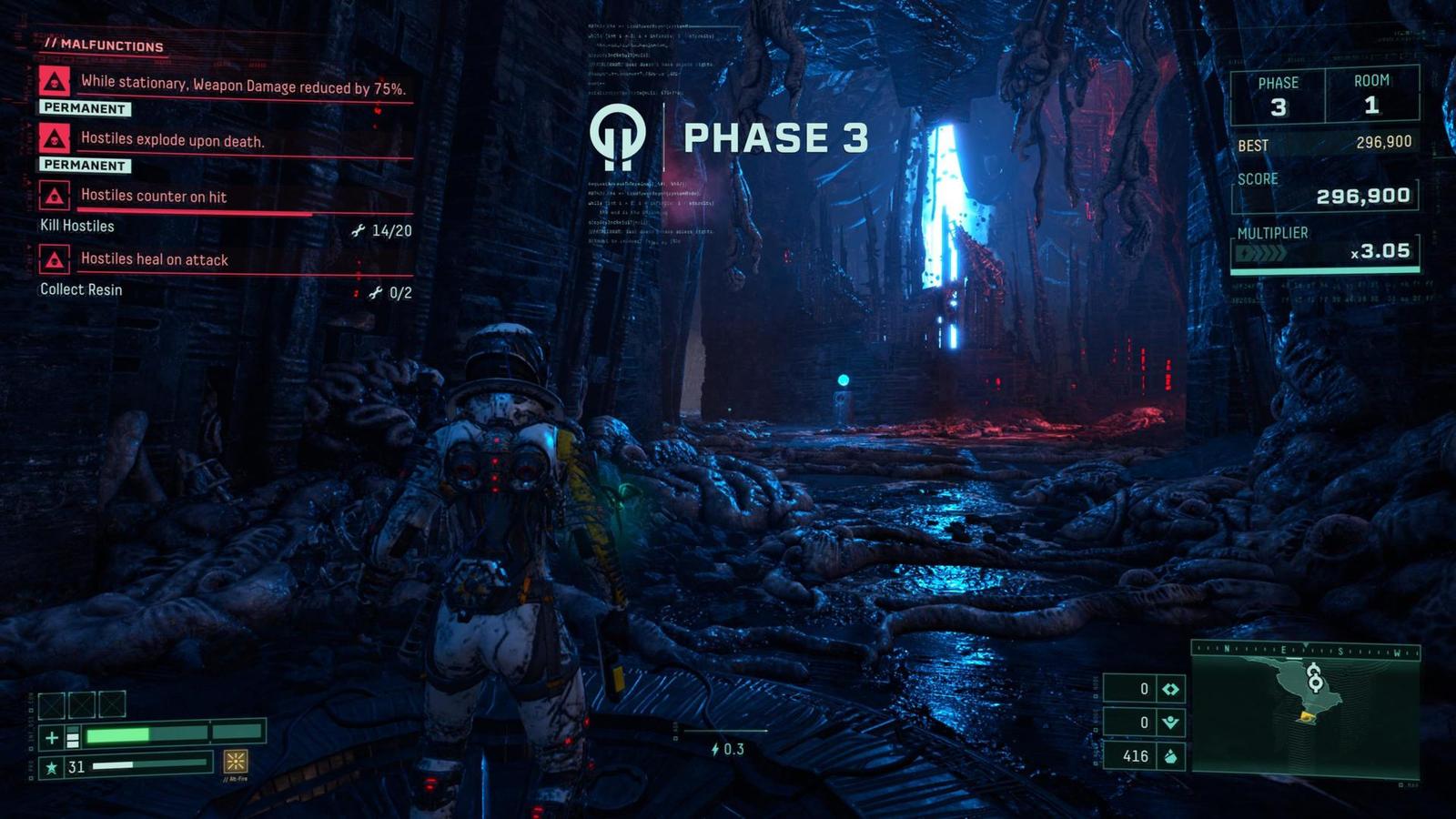Click the Hostiles explode upon death malfunction
This screenshot has height=819, width=1456.
pos(172,140)
